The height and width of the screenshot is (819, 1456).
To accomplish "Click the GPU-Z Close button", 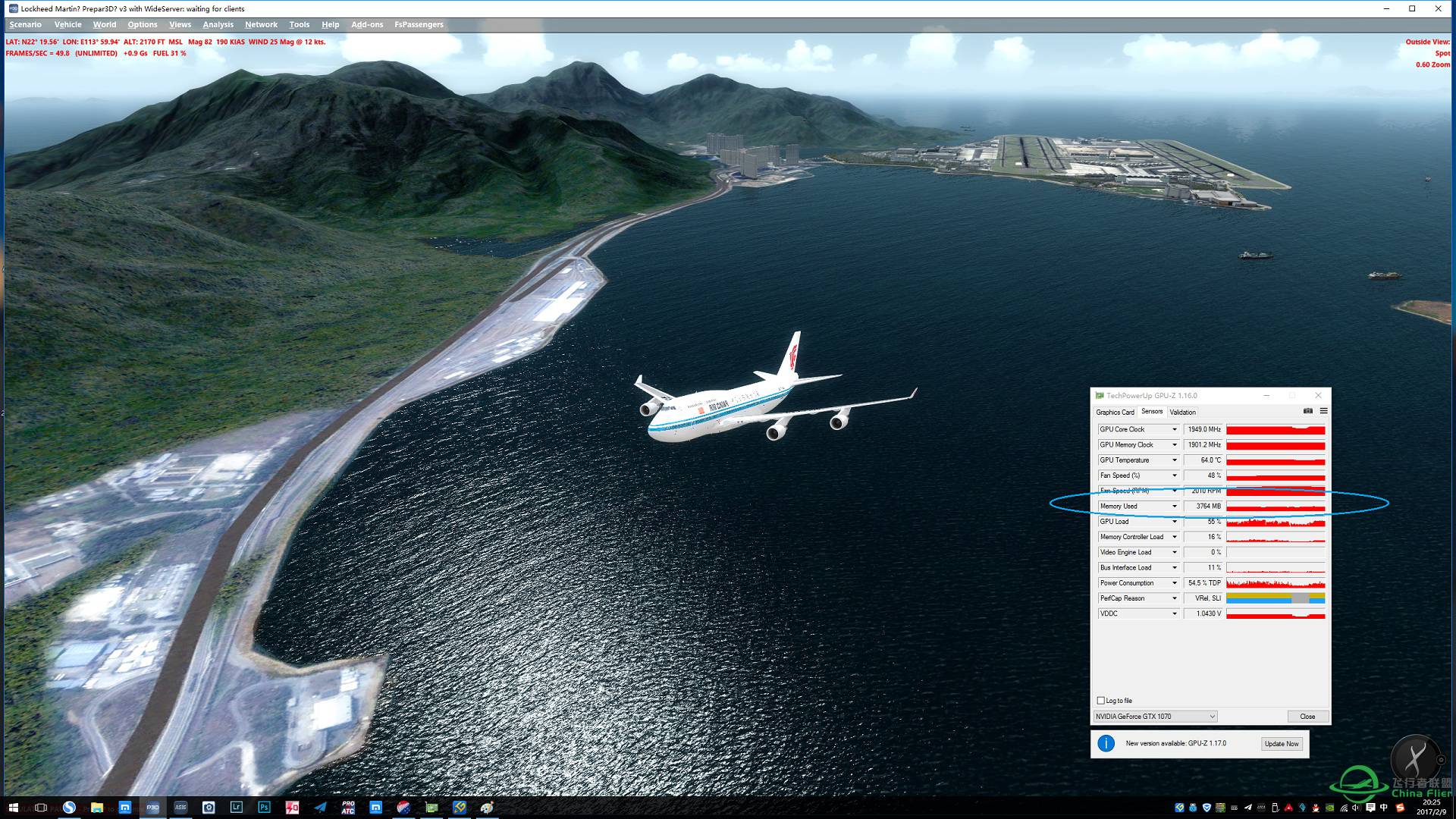I will [x=1307, y=717].
